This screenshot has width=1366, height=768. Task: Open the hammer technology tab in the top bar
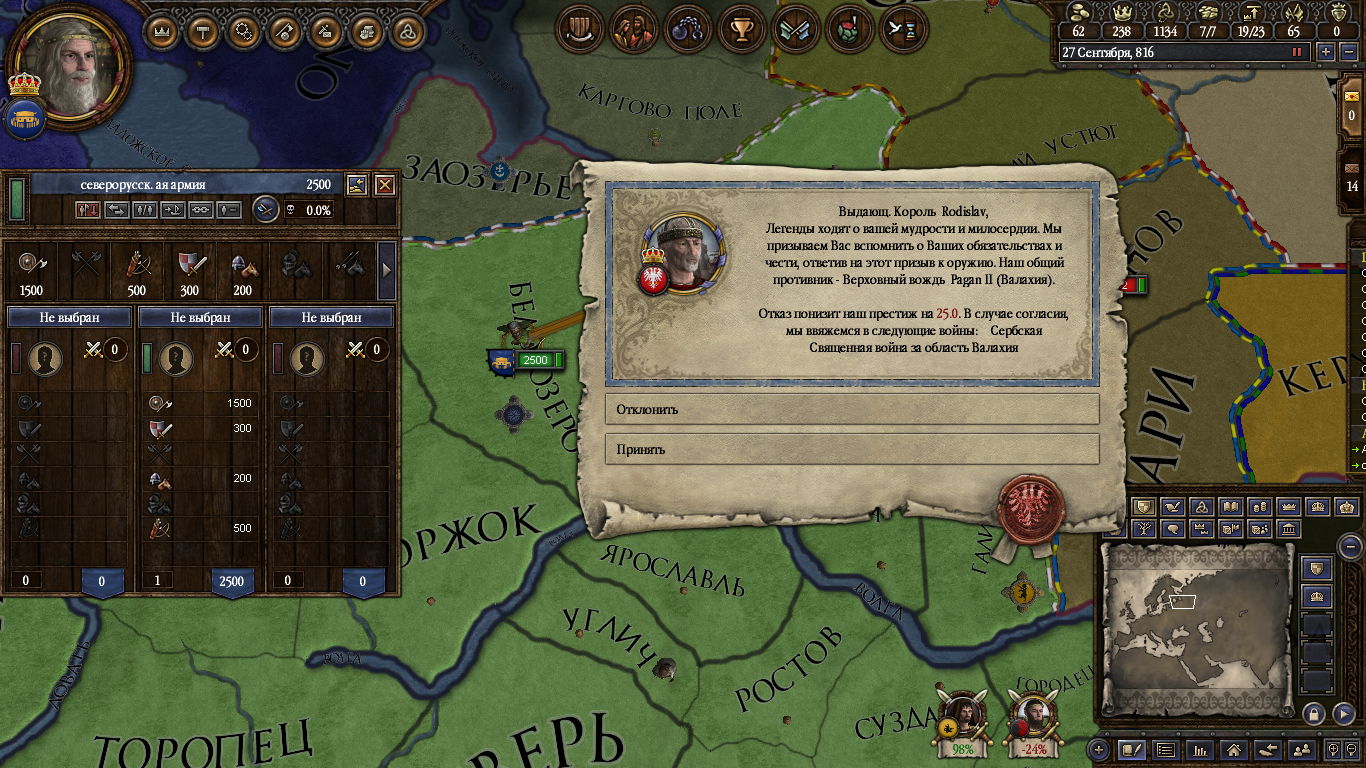click(x=203, y=31)
